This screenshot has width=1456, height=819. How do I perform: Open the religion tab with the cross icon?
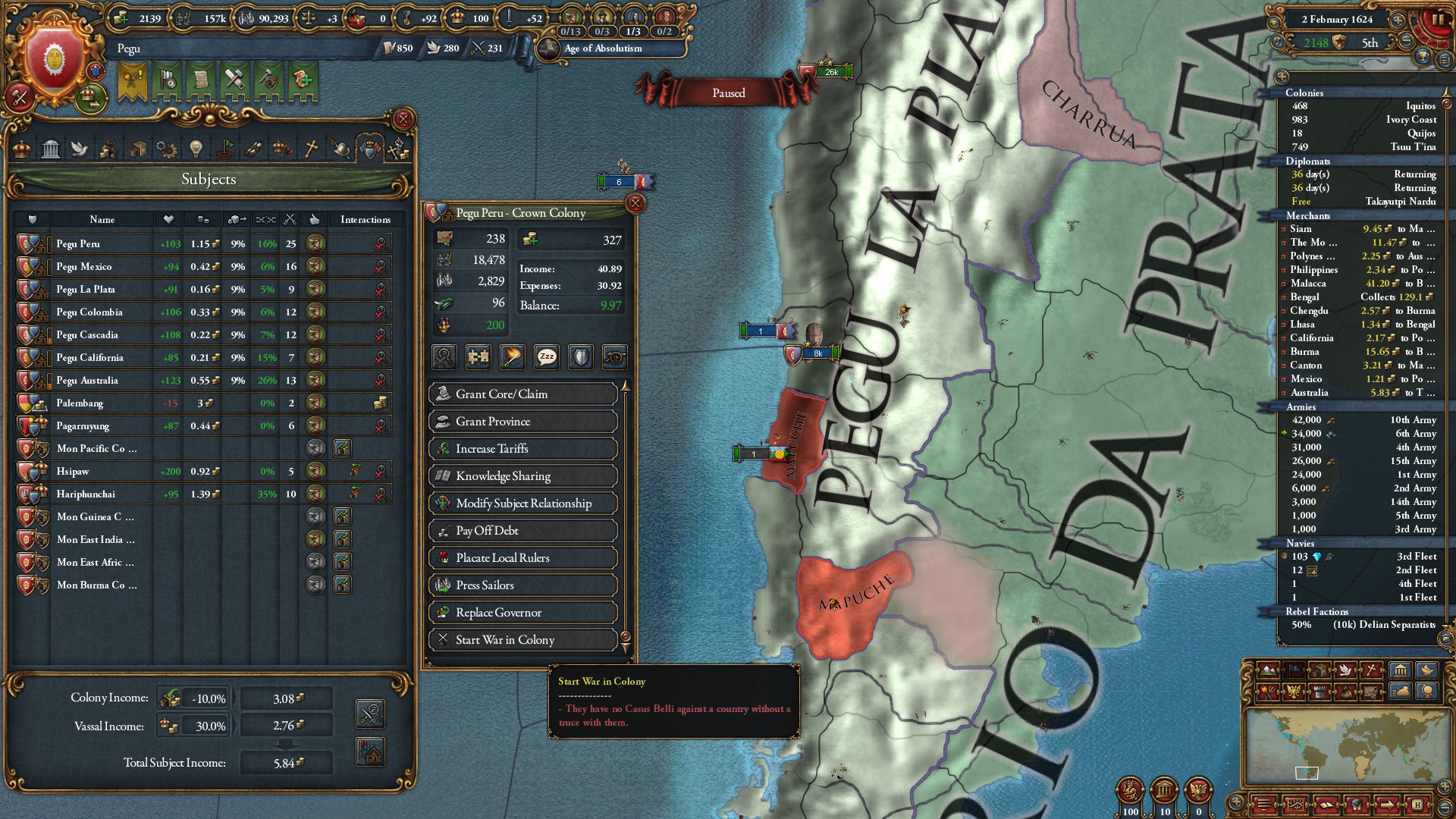point(311,149)
